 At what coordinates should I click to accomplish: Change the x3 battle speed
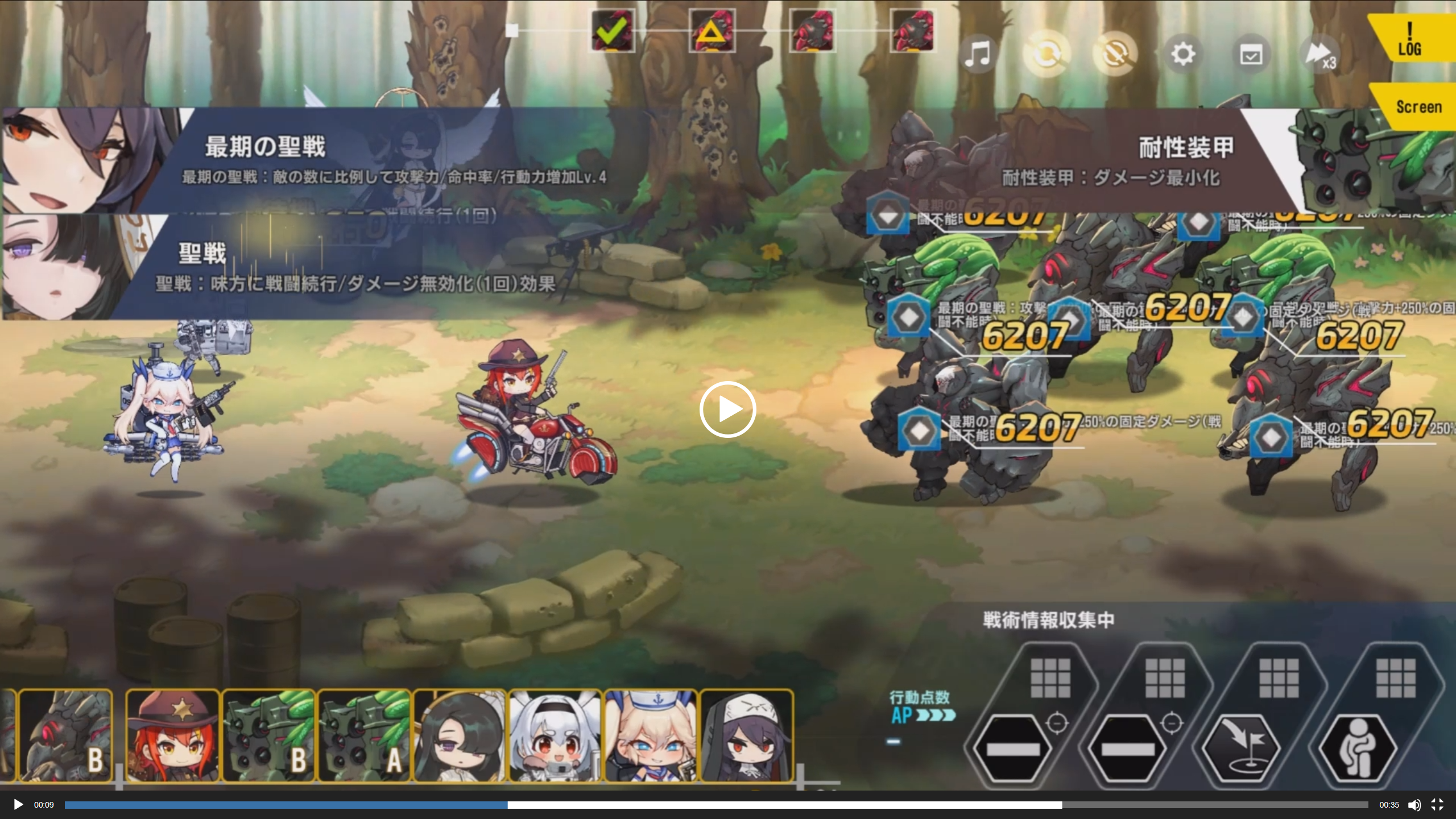(1321, 55)
